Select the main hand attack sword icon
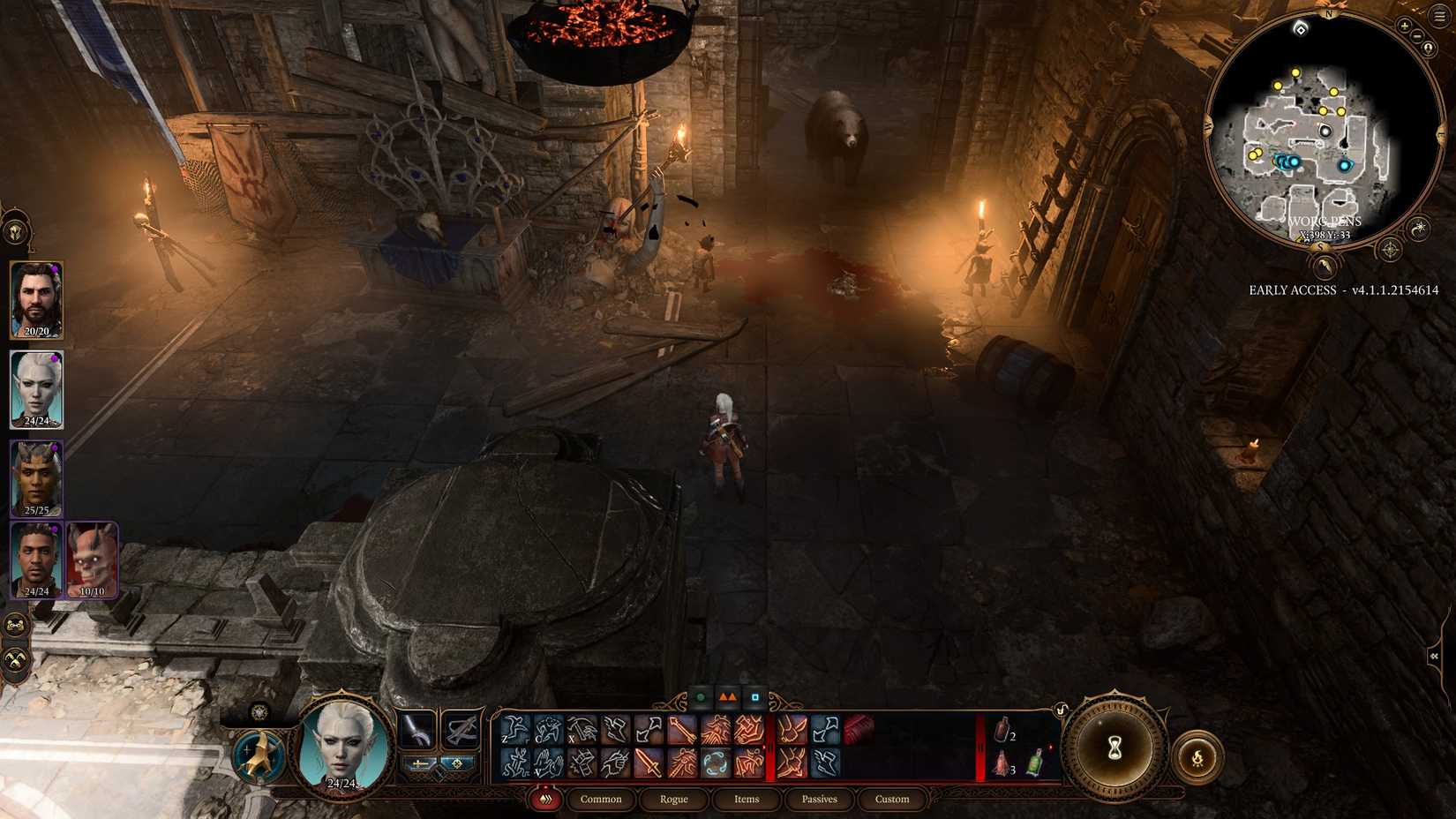 click(649, 763)
